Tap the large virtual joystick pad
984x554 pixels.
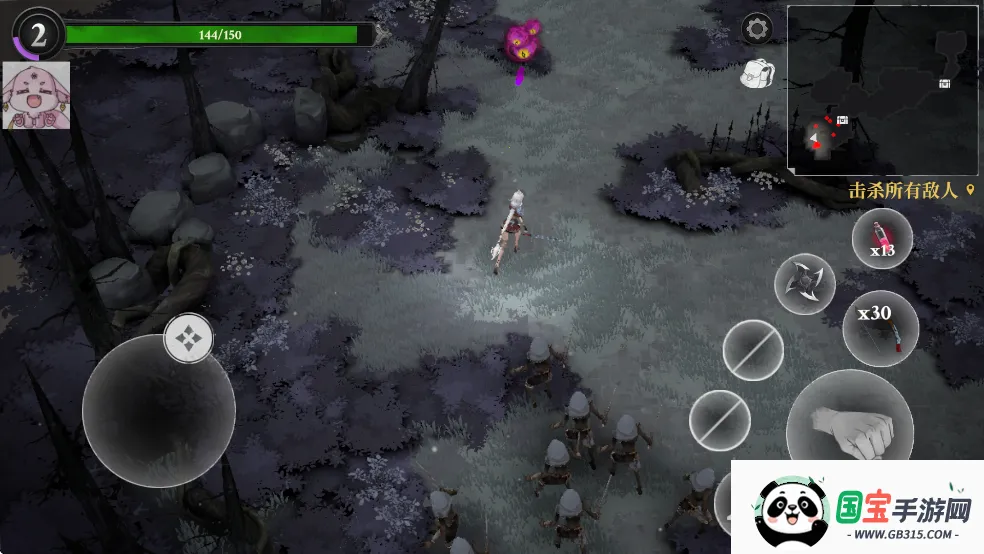[158, 411]
